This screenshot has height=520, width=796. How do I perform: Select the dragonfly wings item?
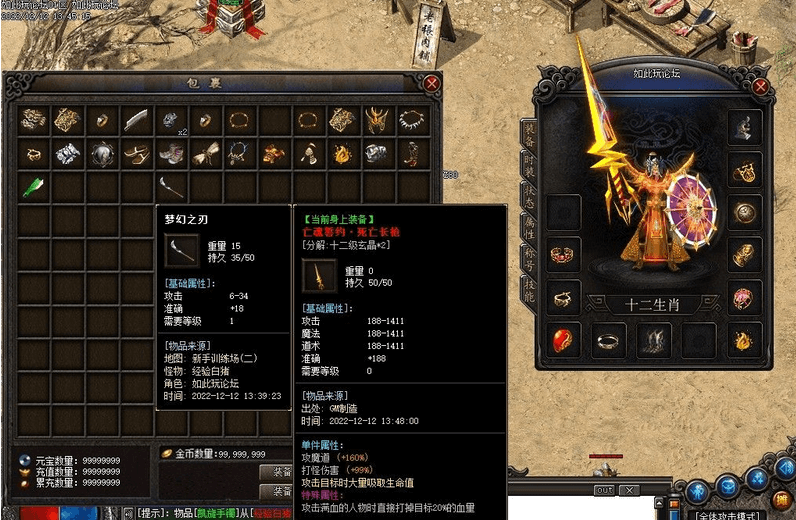pos(206,154)
